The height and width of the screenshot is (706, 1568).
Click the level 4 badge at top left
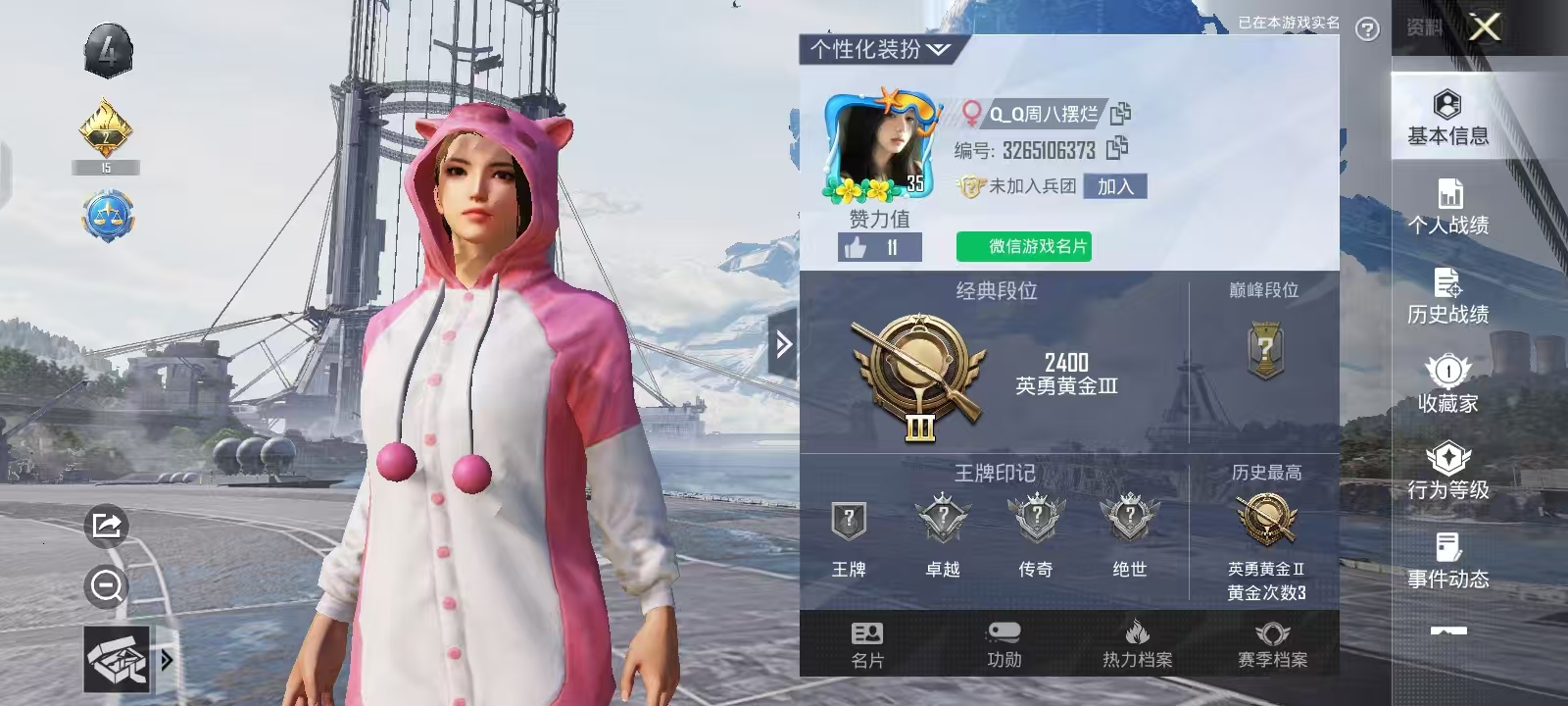tap(108, 49)
